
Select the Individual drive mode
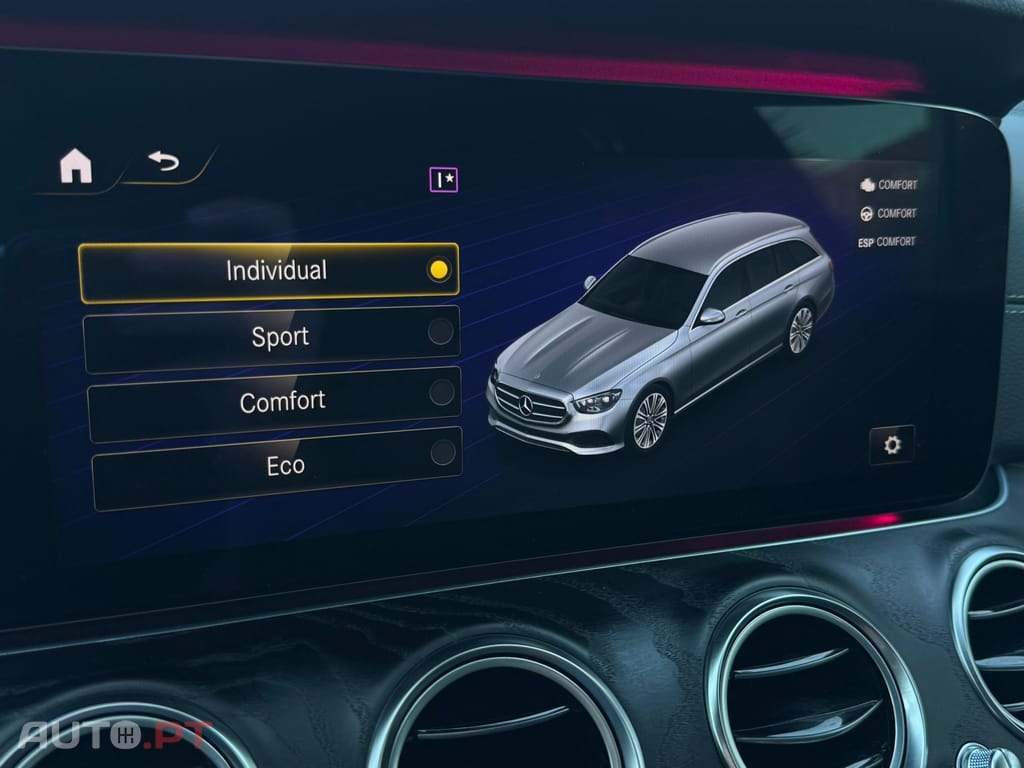pos(269,271)
